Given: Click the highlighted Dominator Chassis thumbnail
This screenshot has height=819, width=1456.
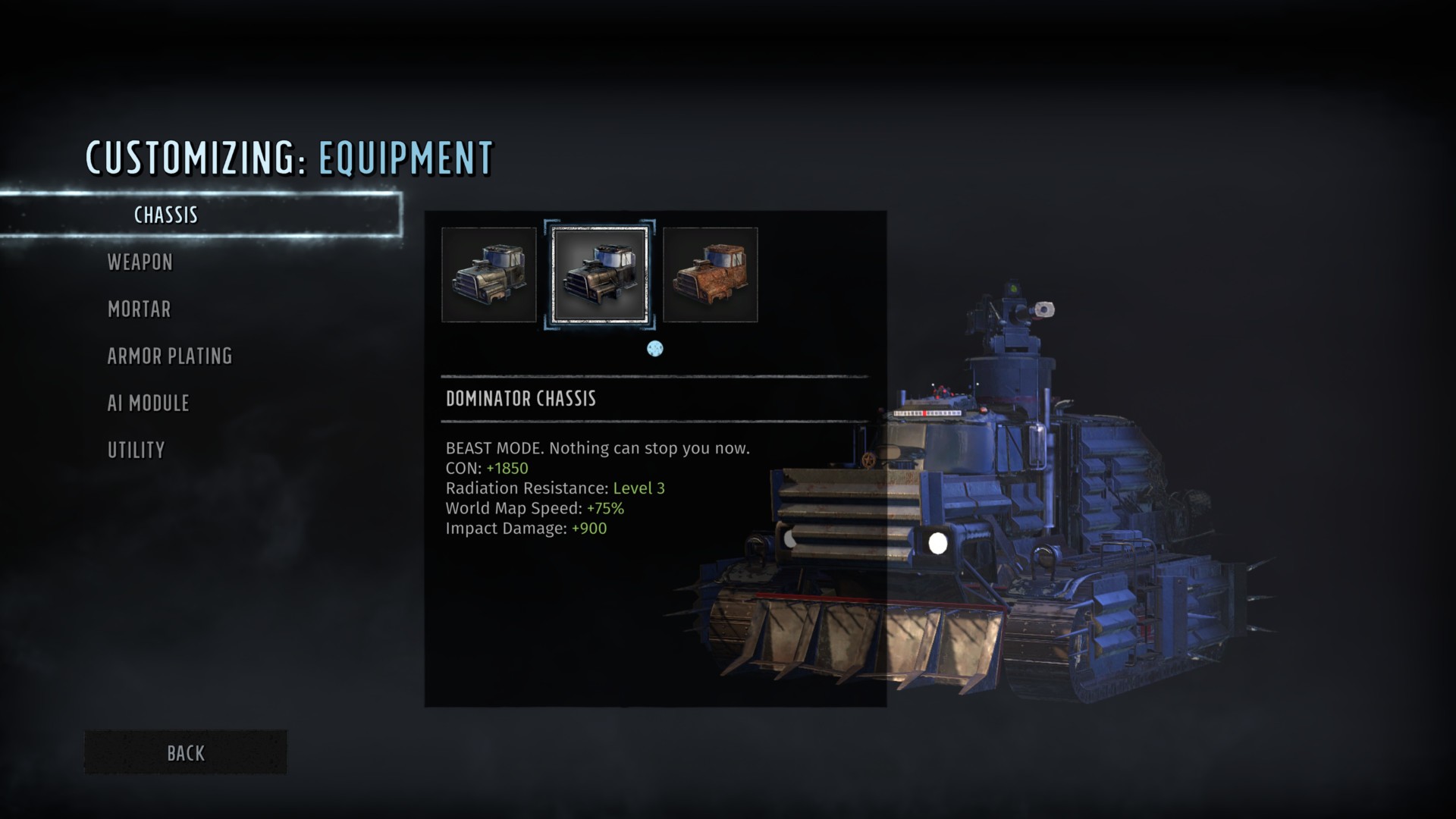Looking at the screenshot, I should 600,275.
